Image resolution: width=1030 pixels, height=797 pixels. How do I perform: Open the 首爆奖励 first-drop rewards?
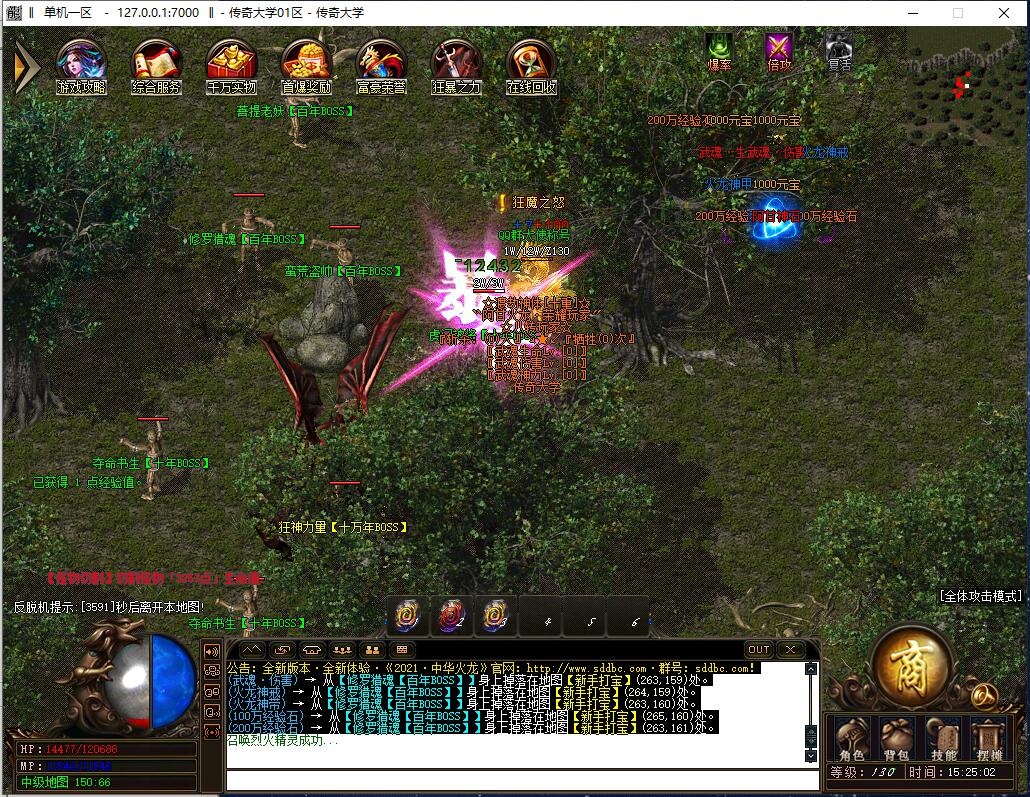tap(306, 64)
